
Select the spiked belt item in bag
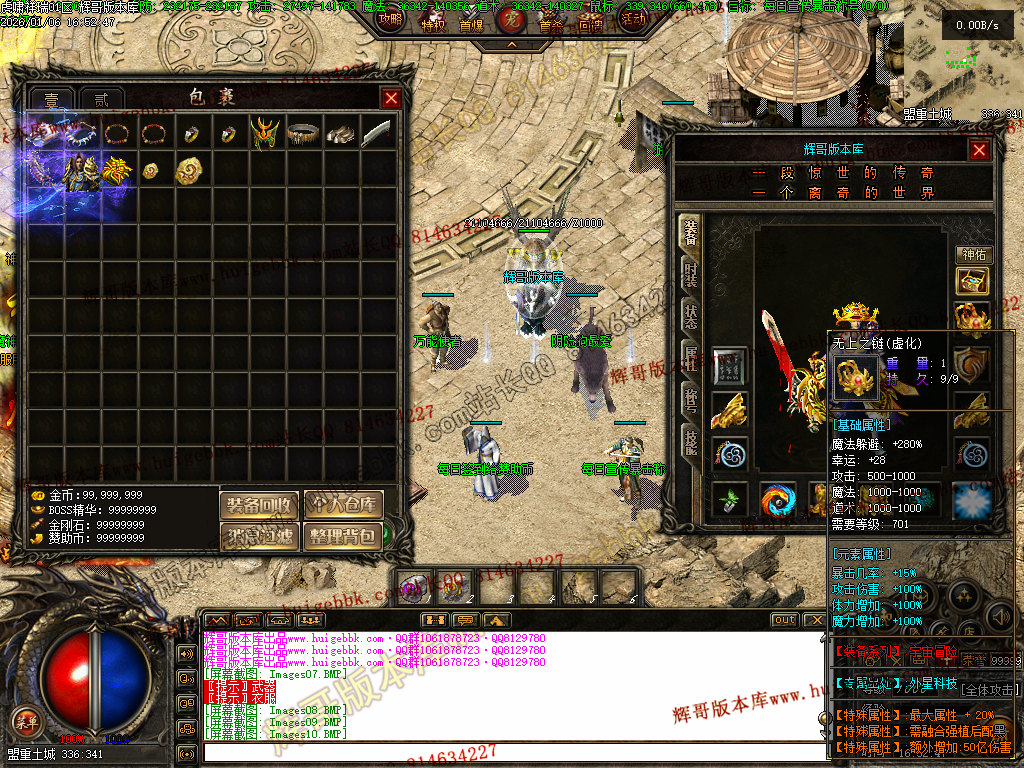pos(303,133)
